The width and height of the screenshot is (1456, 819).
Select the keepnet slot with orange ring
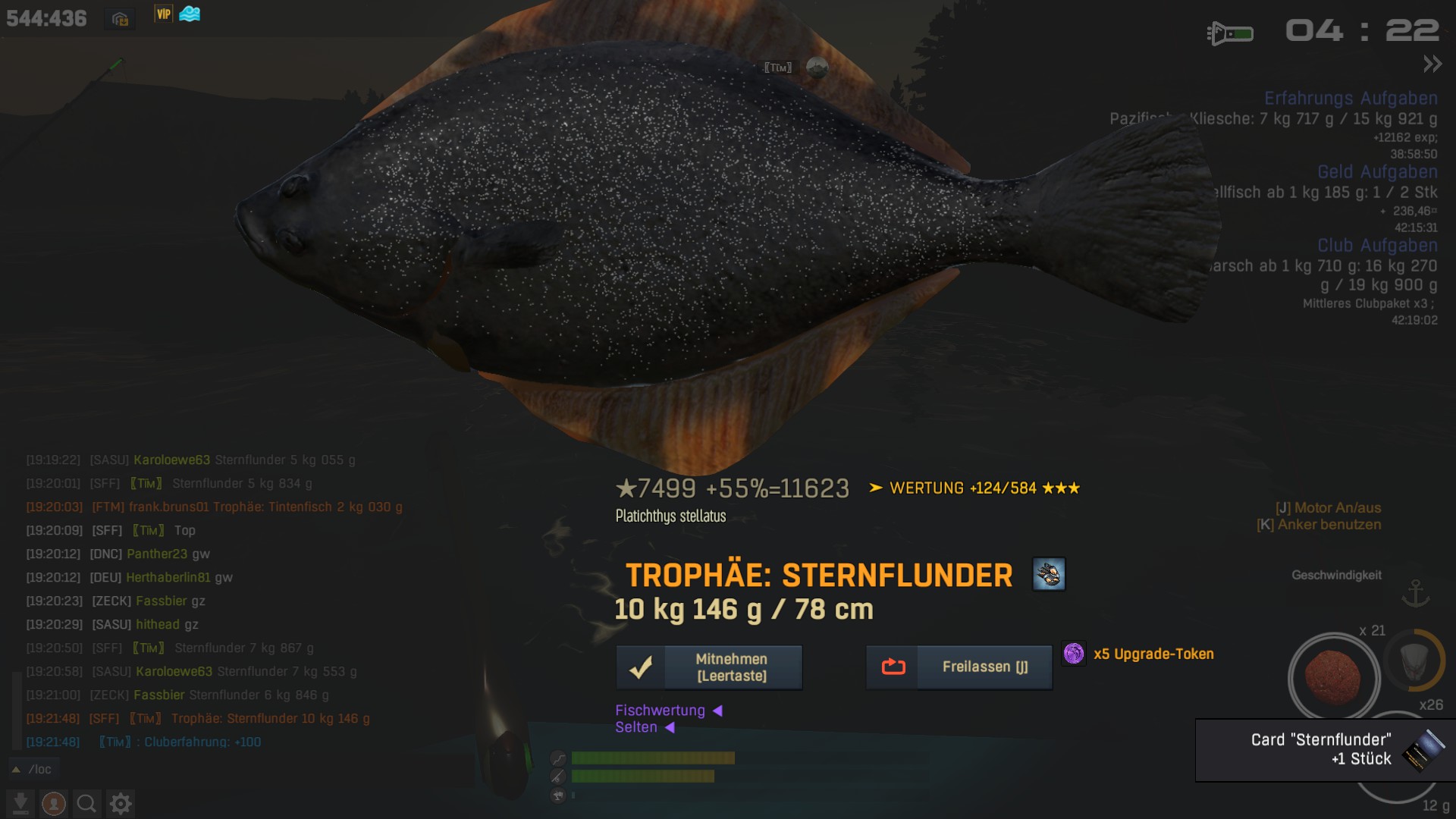point(1414,661)
